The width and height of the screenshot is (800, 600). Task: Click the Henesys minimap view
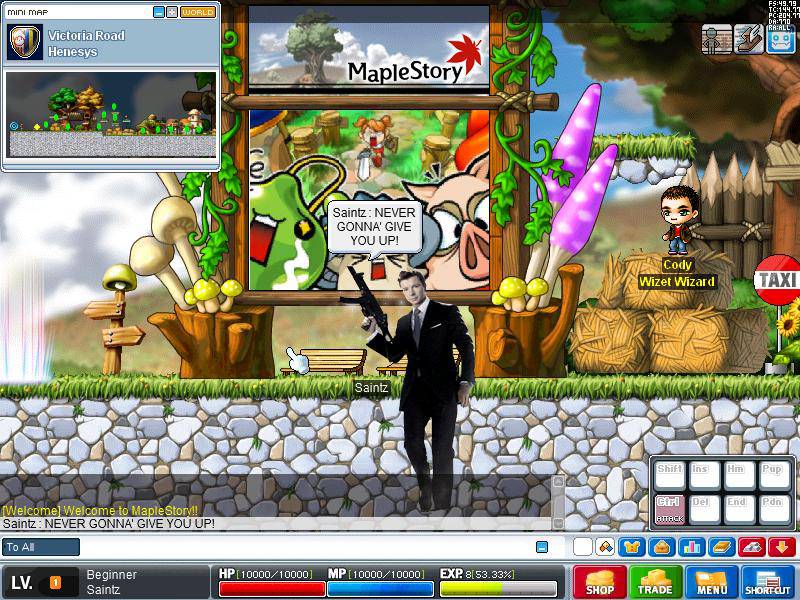click(110, 114)
